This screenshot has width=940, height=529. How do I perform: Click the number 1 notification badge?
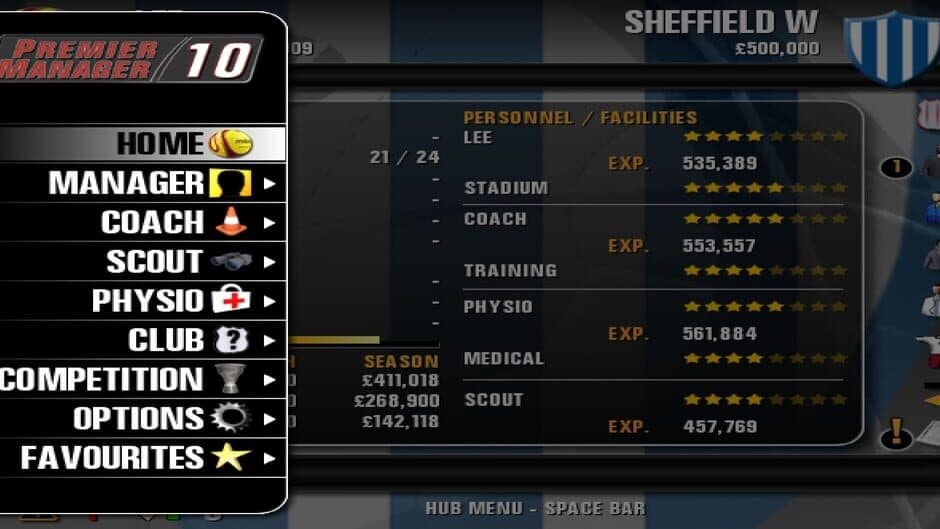(897, 167)
